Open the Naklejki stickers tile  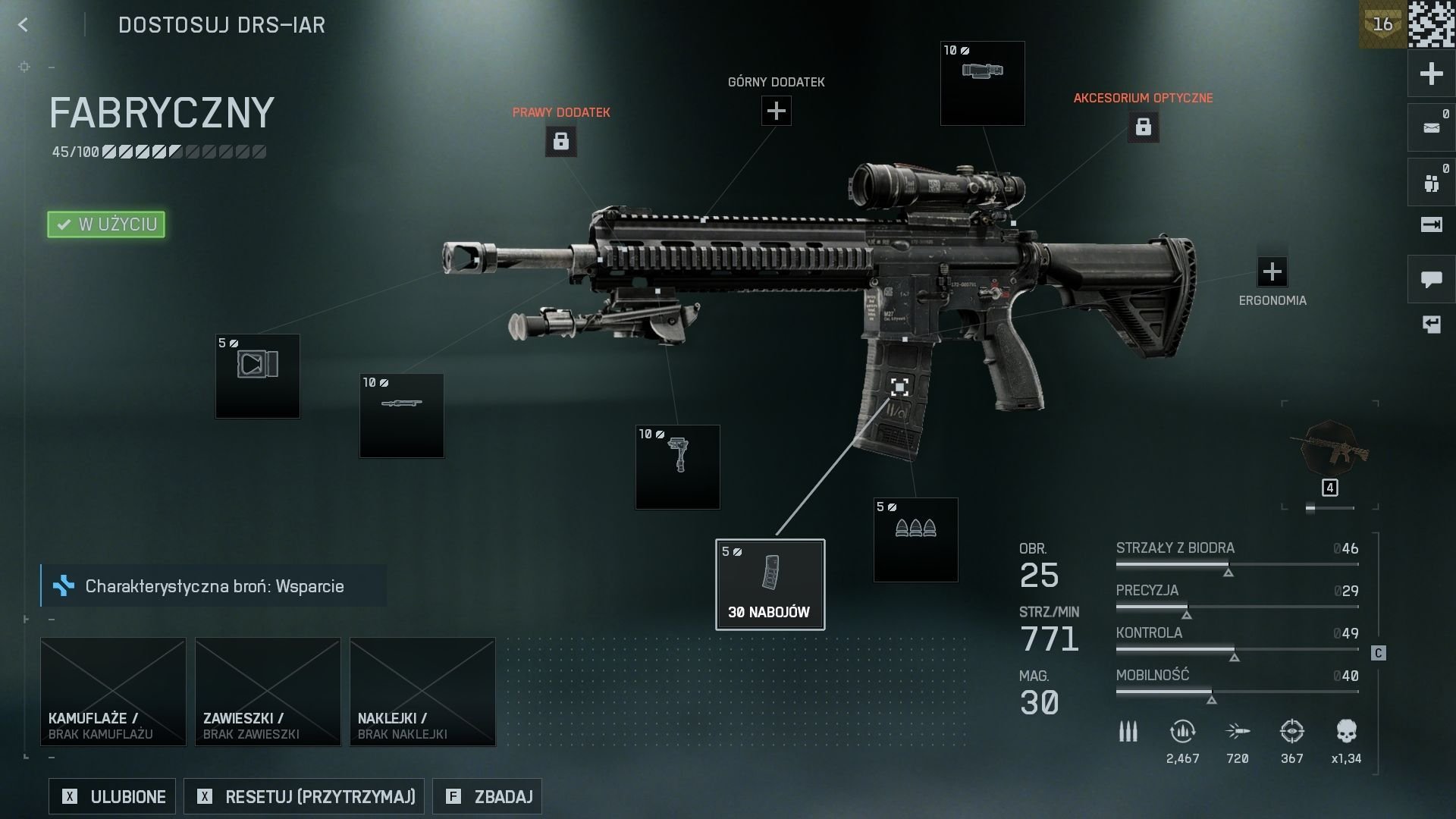pyautogui.click(x=422, y=691)
